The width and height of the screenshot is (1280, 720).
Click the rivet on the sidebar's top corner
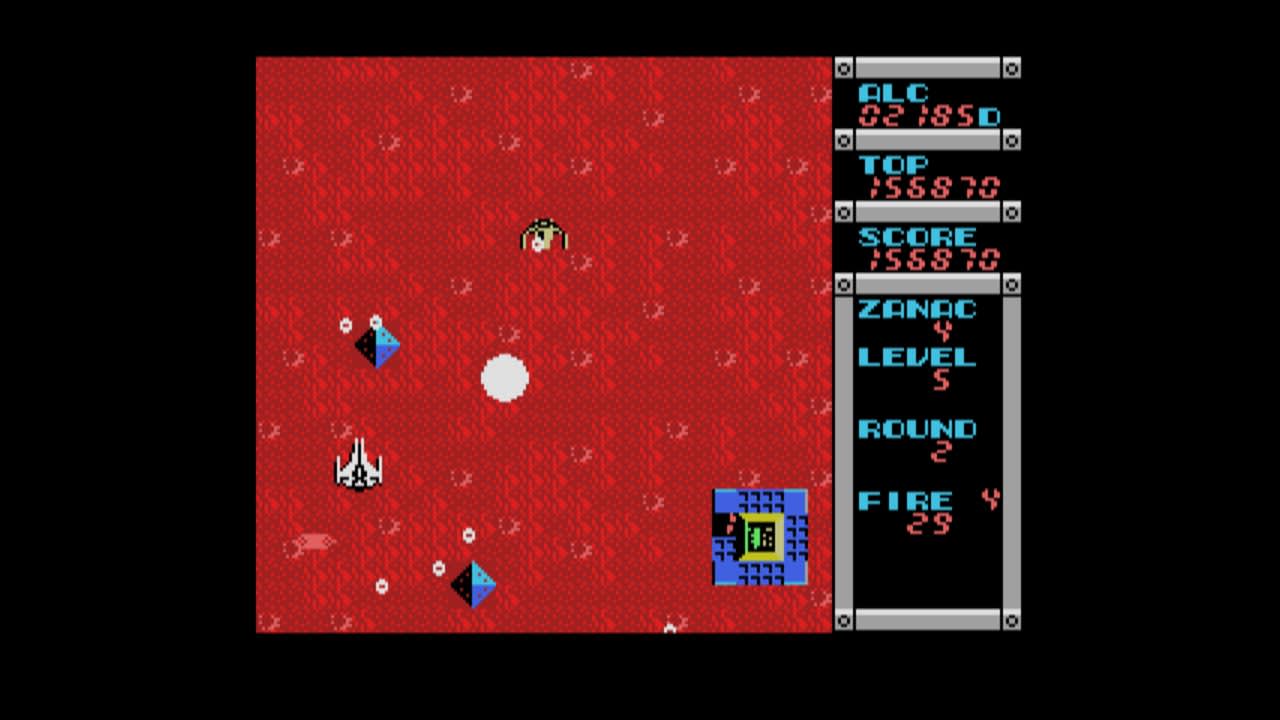click(845, 67)
